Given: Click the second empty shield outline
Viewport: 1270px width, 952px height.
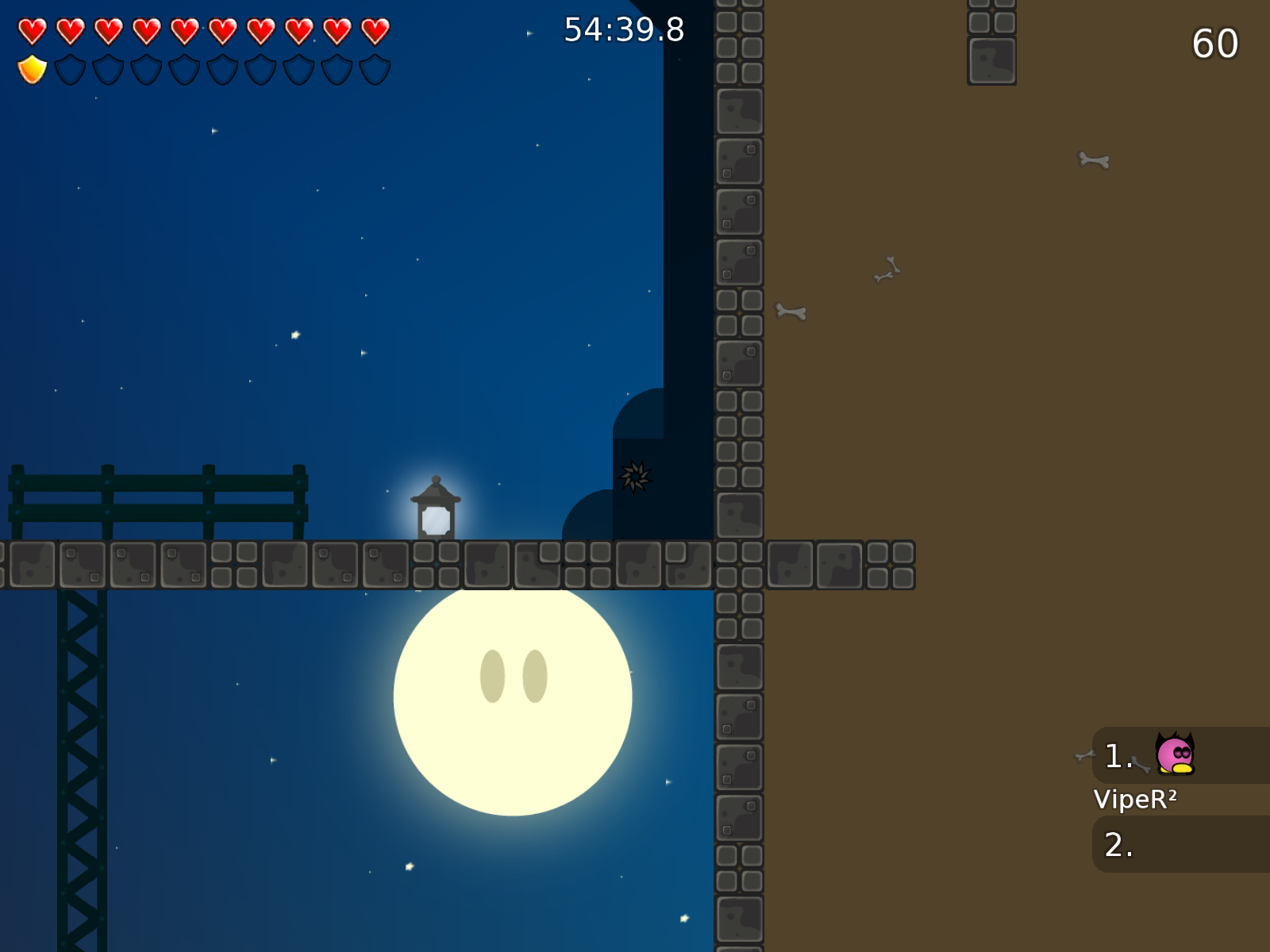Looking at the screenshot, I should pos(108,70).
